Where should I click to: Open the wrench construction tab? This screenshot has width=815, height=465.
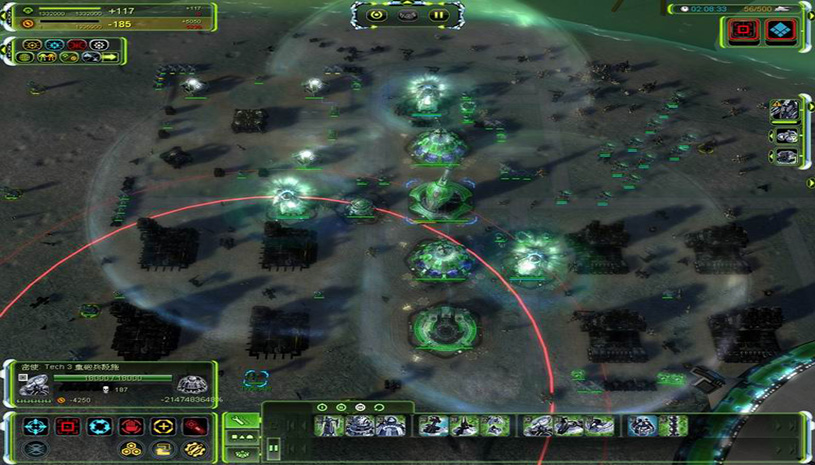(x=242, y=420)
